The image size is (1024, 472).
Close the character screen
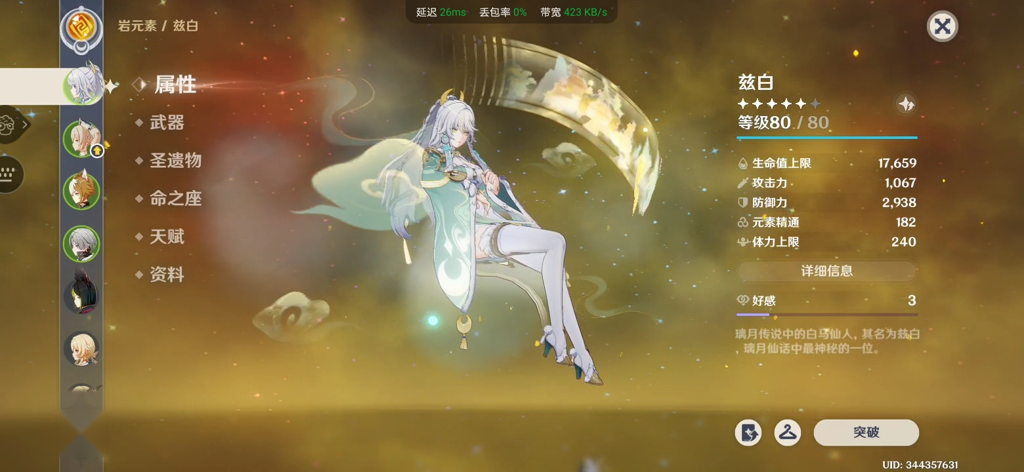click(x=942, y=27)
